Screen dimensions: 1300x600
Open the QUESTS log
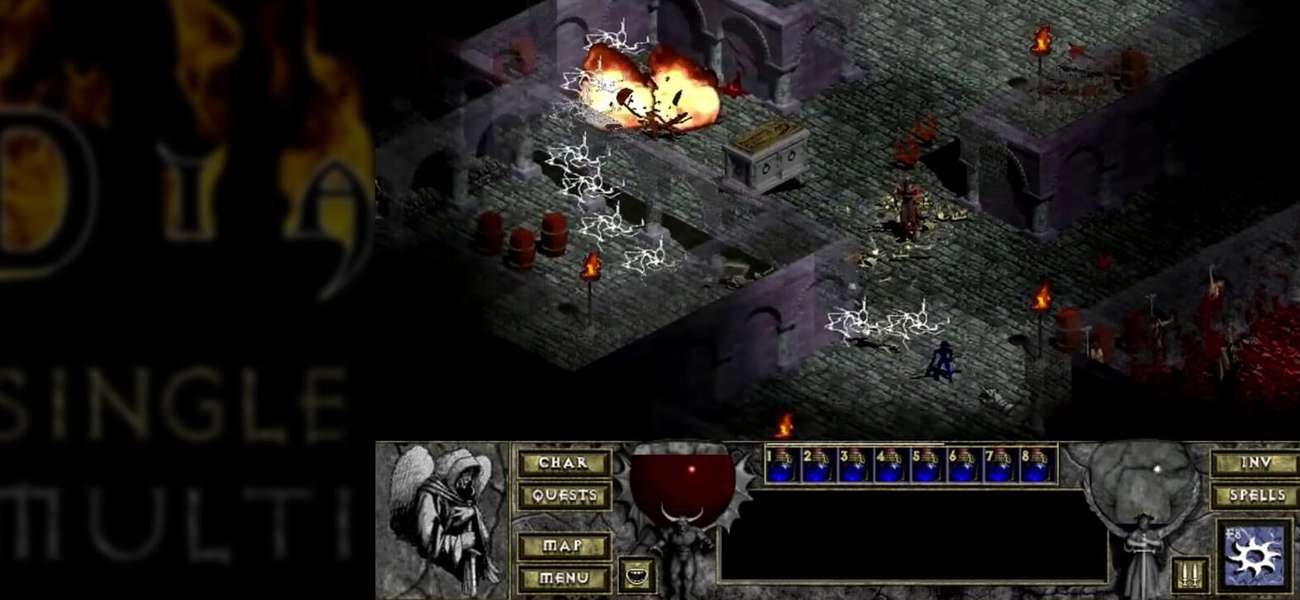(563, 495)
